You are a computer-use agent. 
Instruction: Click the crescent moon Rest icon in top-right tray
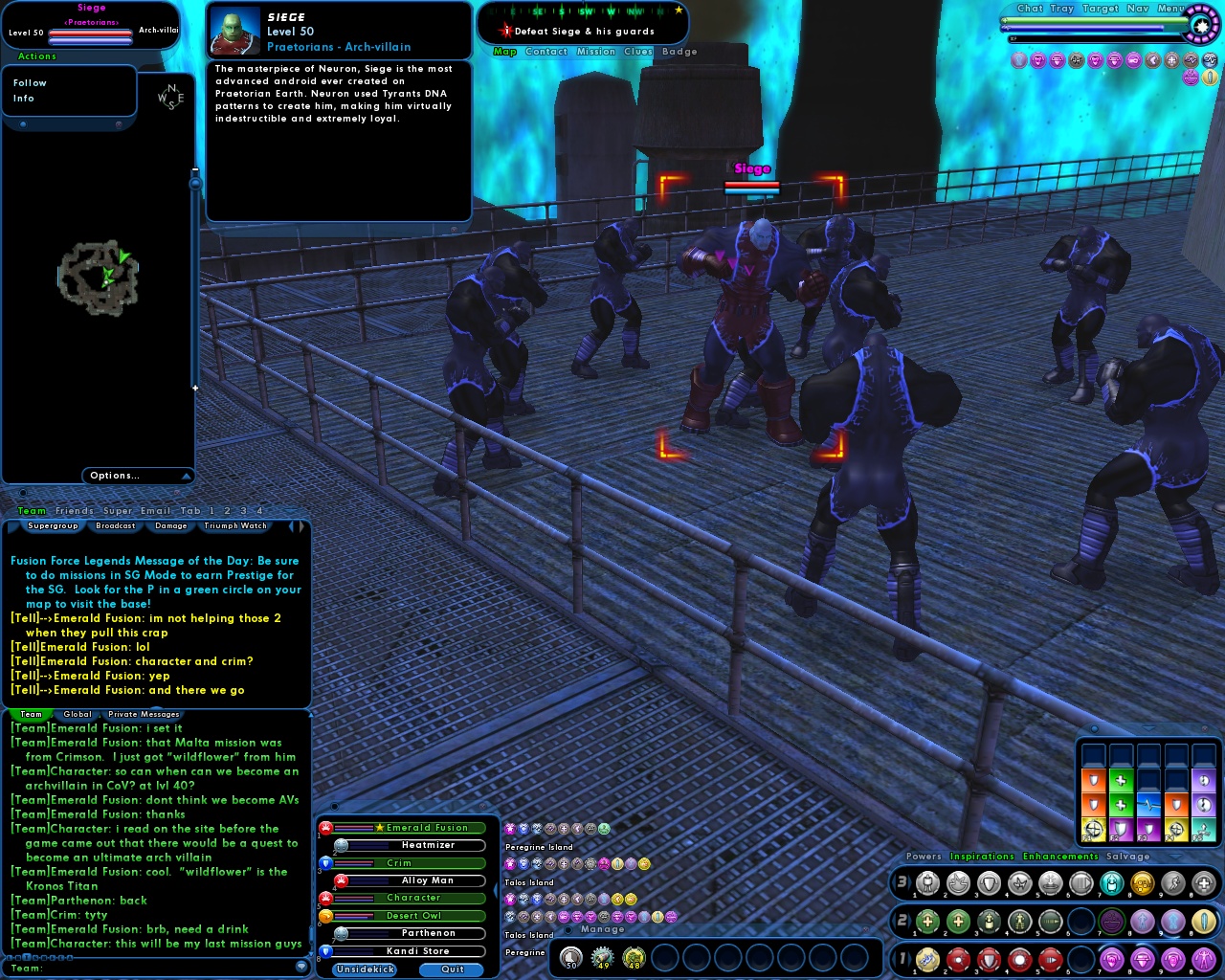coord(1153,60)
